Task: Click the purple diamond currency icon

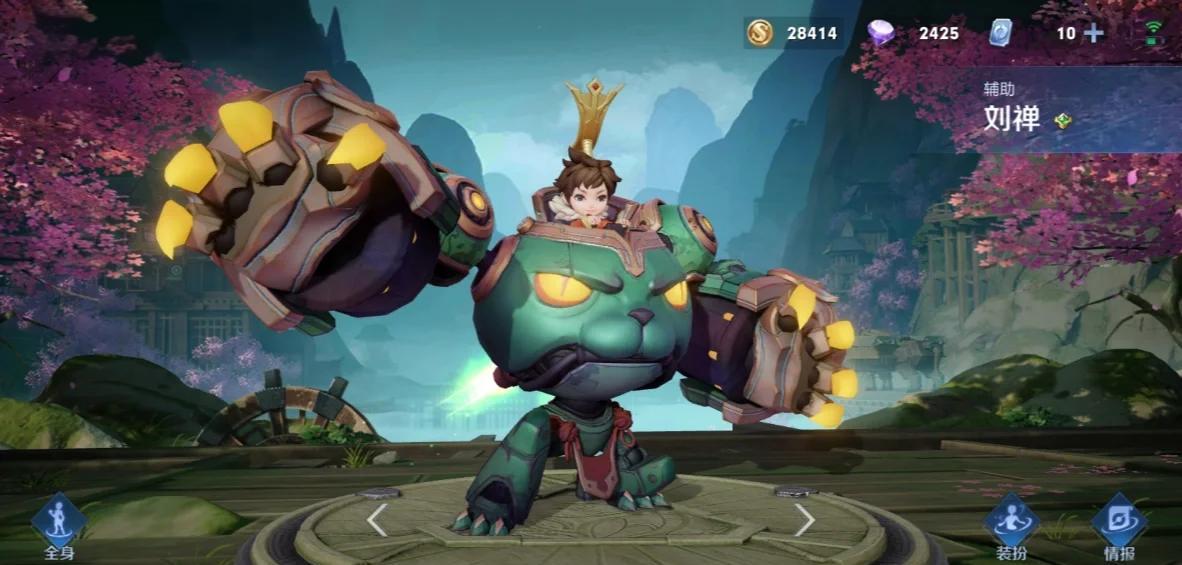Action: 881,33
